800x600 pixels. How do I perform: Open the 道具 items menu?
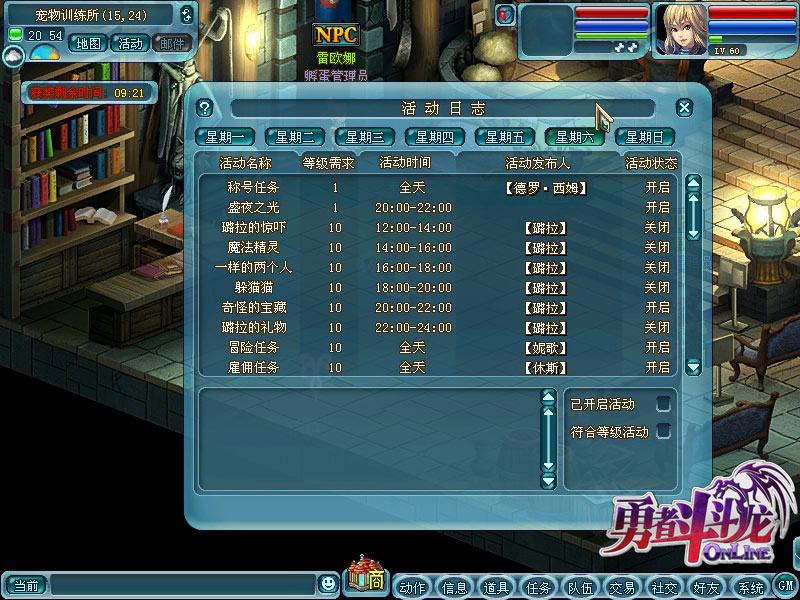pos(496,587)
